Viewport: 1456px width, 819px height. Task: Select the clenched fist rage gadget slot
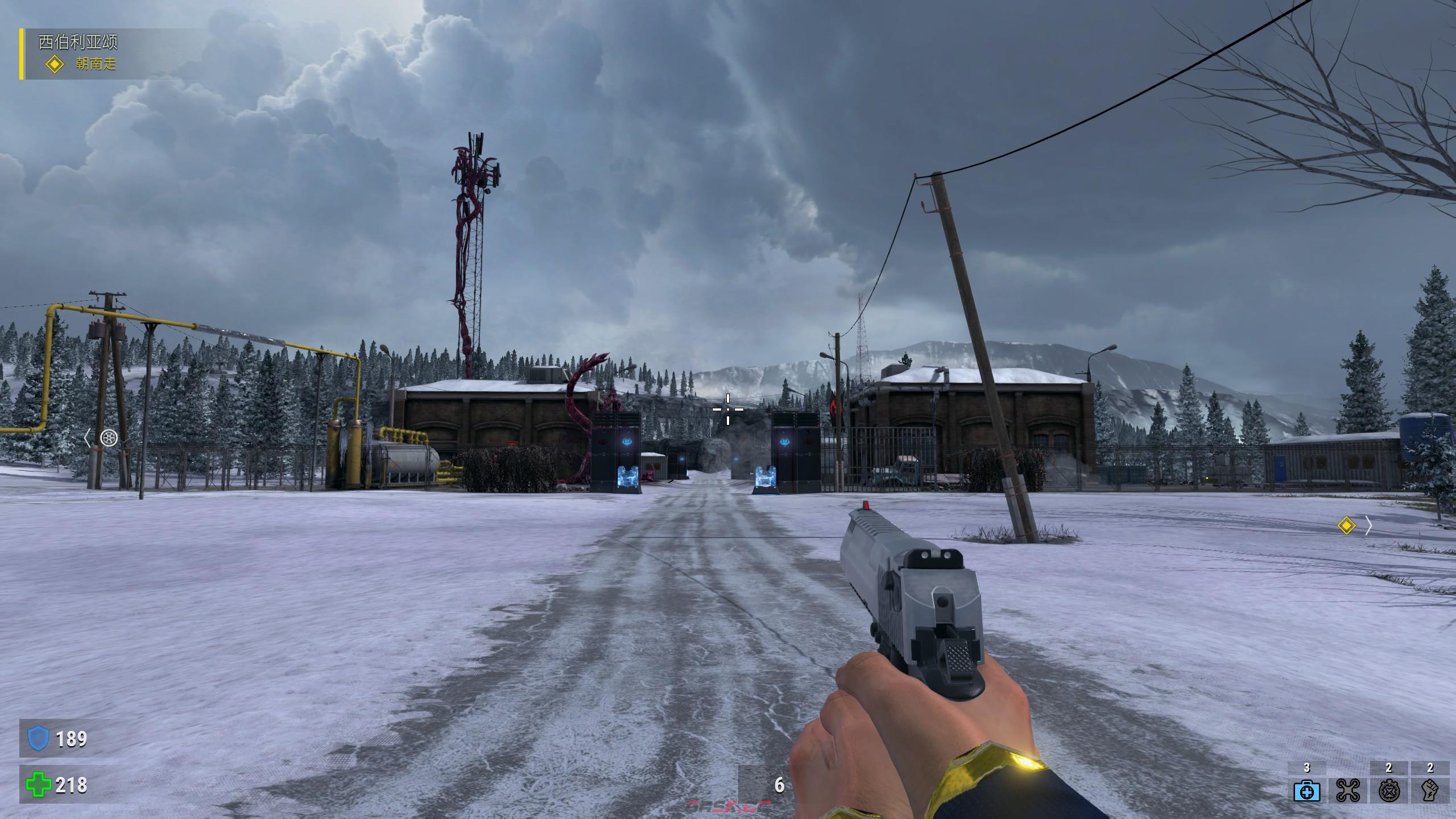tap(1430, 791)
